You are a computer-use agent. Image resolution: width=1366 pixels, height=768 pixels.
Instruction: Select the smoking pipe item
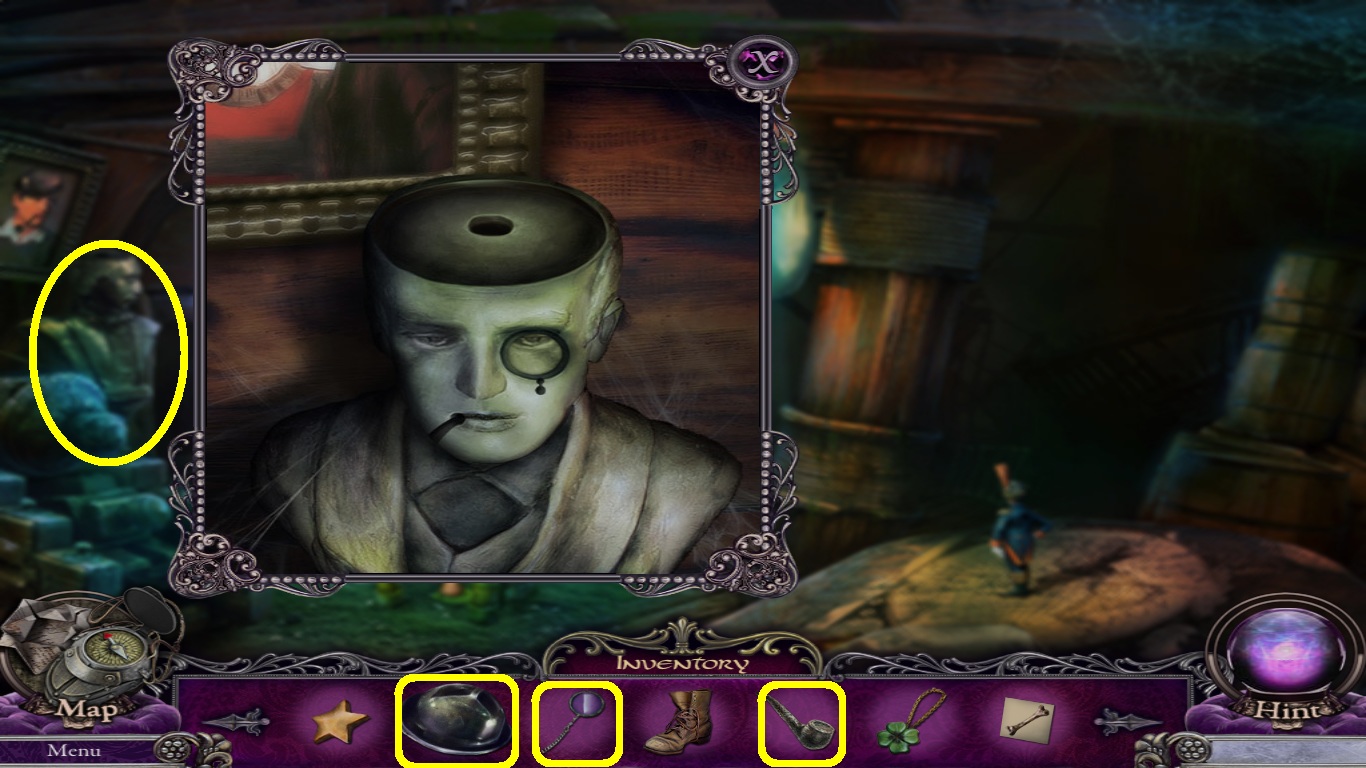801,720
